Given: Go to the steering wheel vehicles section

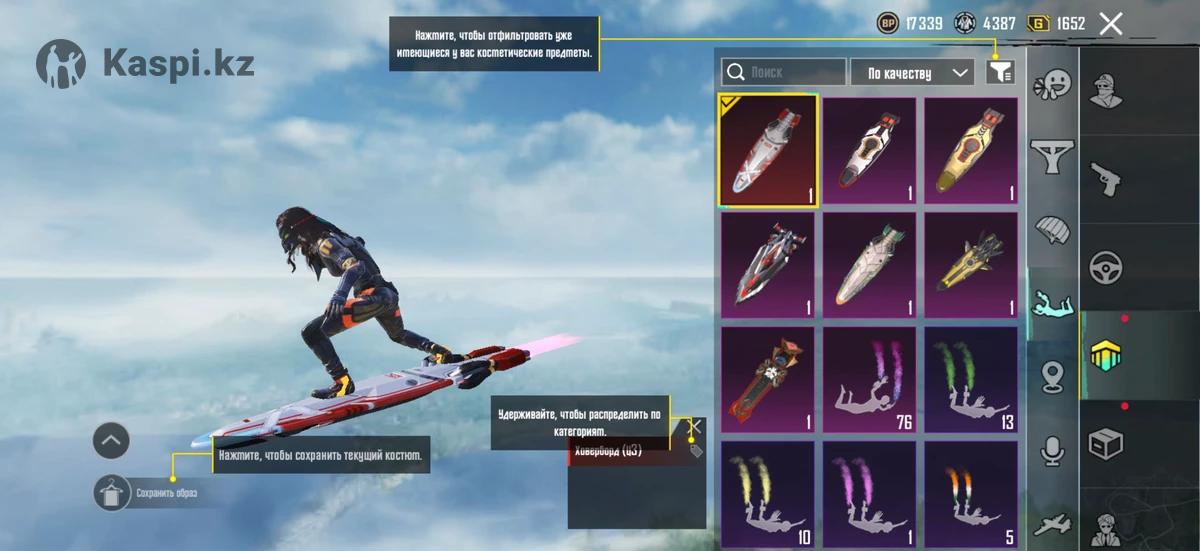Looking at the screenshot, I should pyautogui.click(x=1106, y=267).
